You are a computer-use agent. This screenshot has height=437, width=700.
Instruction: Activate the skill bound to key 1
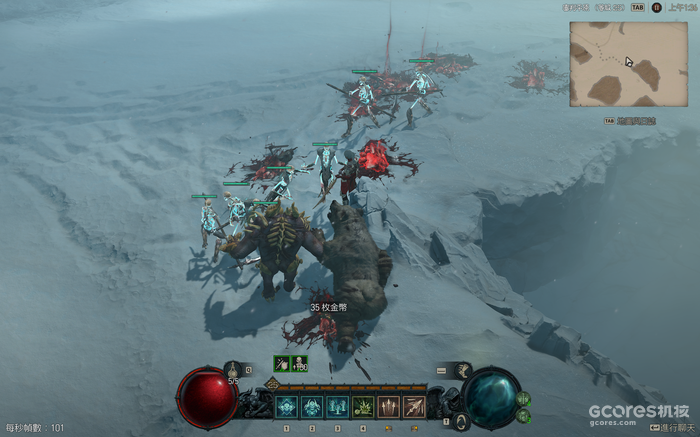pos(286,407)
